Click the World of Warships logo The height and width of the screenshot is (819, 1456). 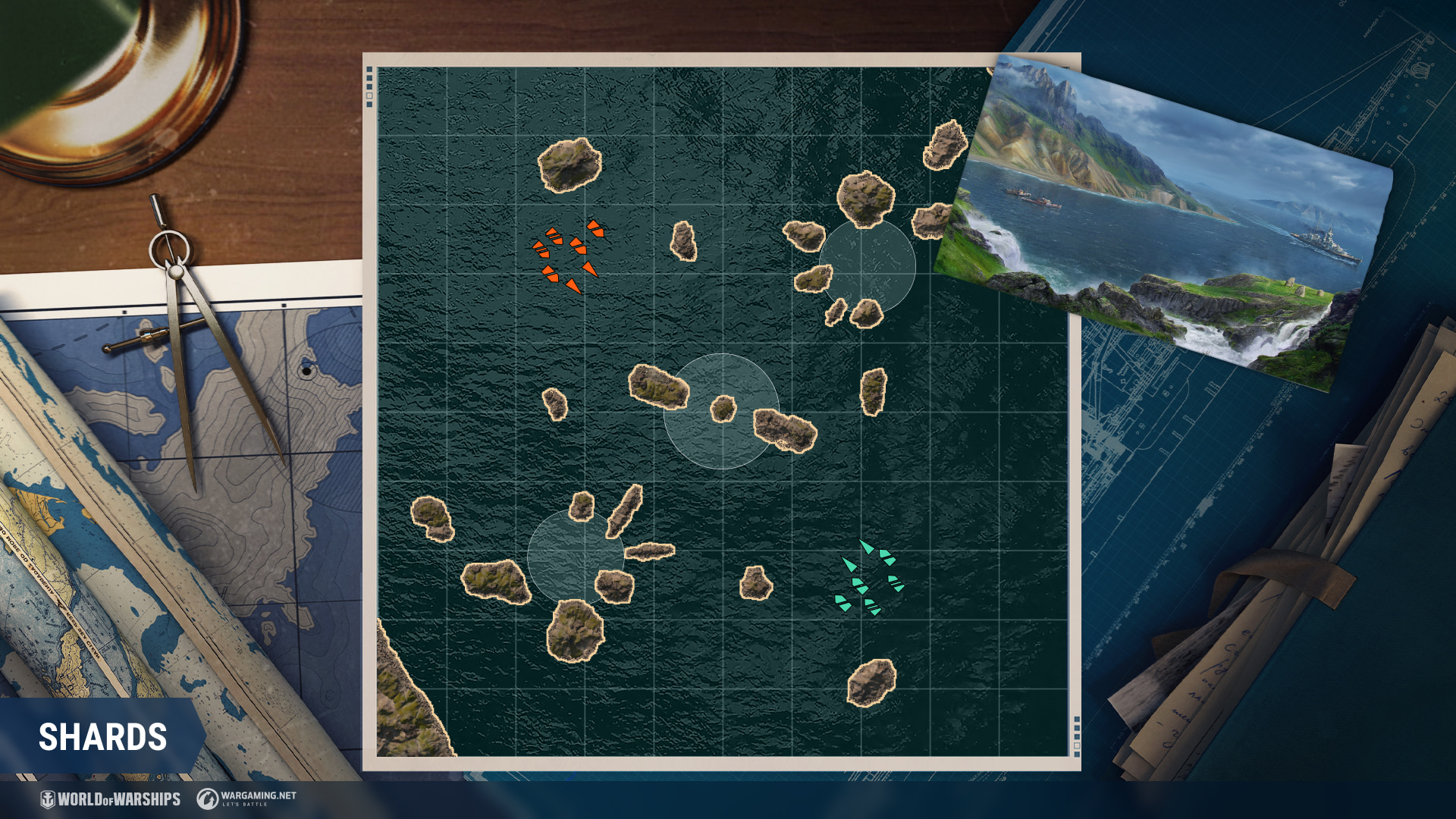(x=111, y=799)
